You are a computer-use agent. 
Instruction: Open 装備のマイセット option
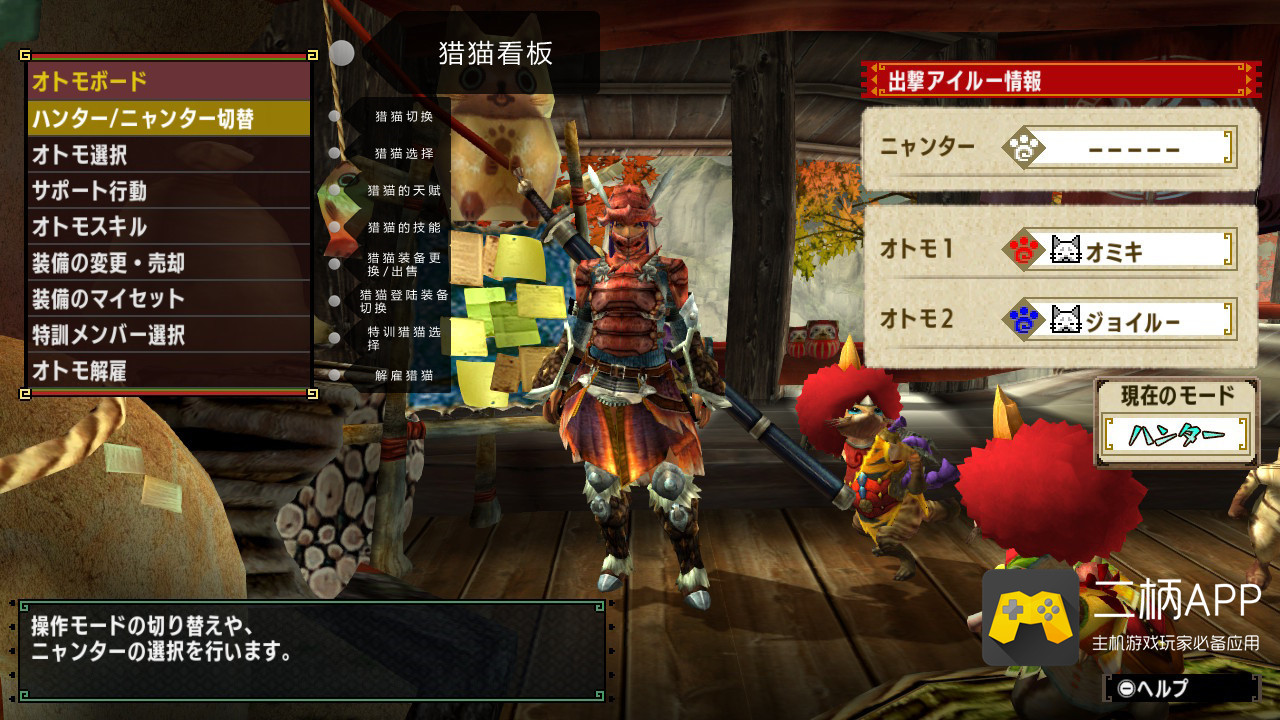pos(168,299)
